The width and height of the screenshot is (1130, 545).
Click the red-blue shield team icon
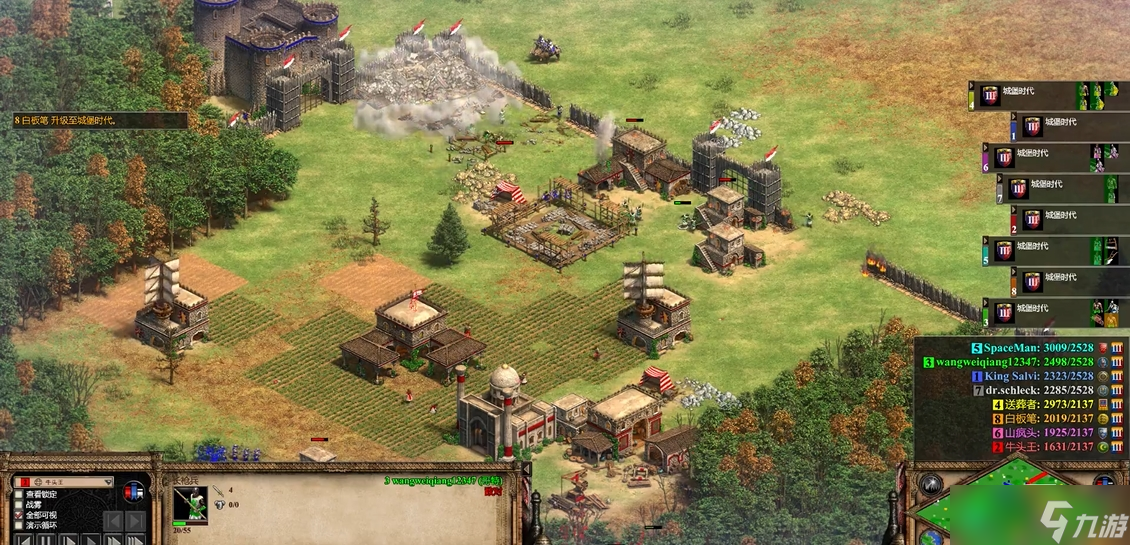[132, 491]
